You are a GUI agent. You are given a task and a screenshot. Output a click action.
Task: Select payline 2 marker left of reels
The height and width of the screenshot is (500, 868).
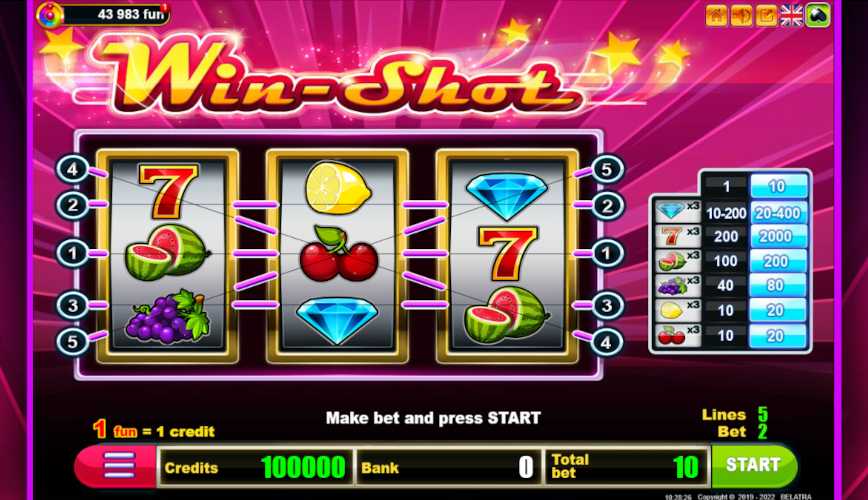click(x=72, y=205)
